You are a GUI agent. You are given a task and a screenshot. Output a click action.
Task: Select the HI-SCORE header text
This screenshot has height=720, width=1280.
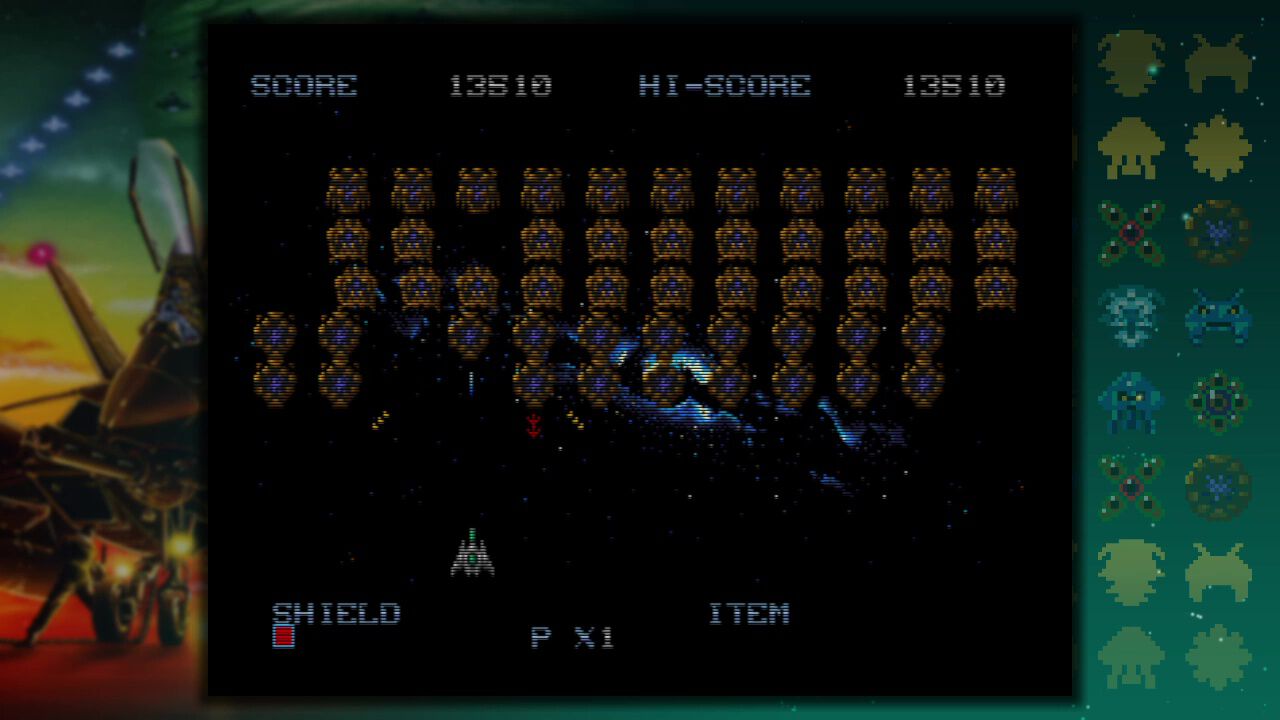[x=720, y=86]
